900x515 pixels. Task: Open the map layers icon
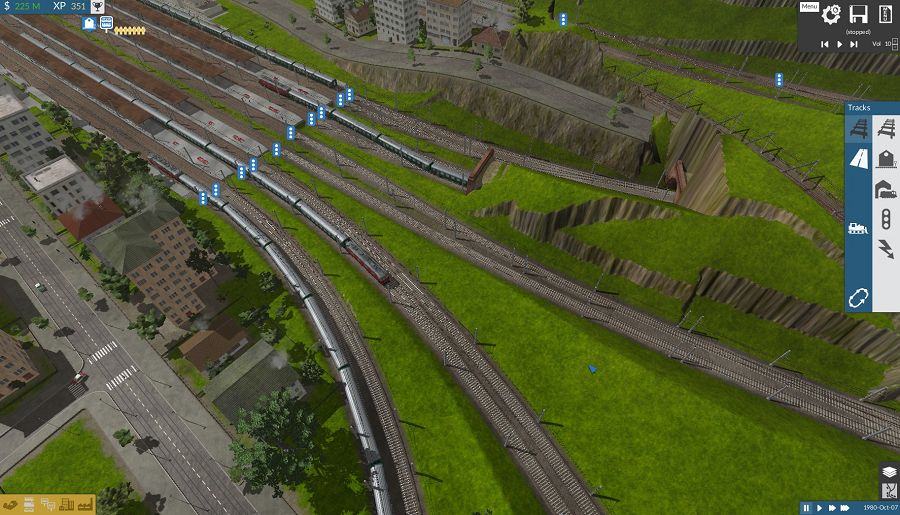click(888, 471)
